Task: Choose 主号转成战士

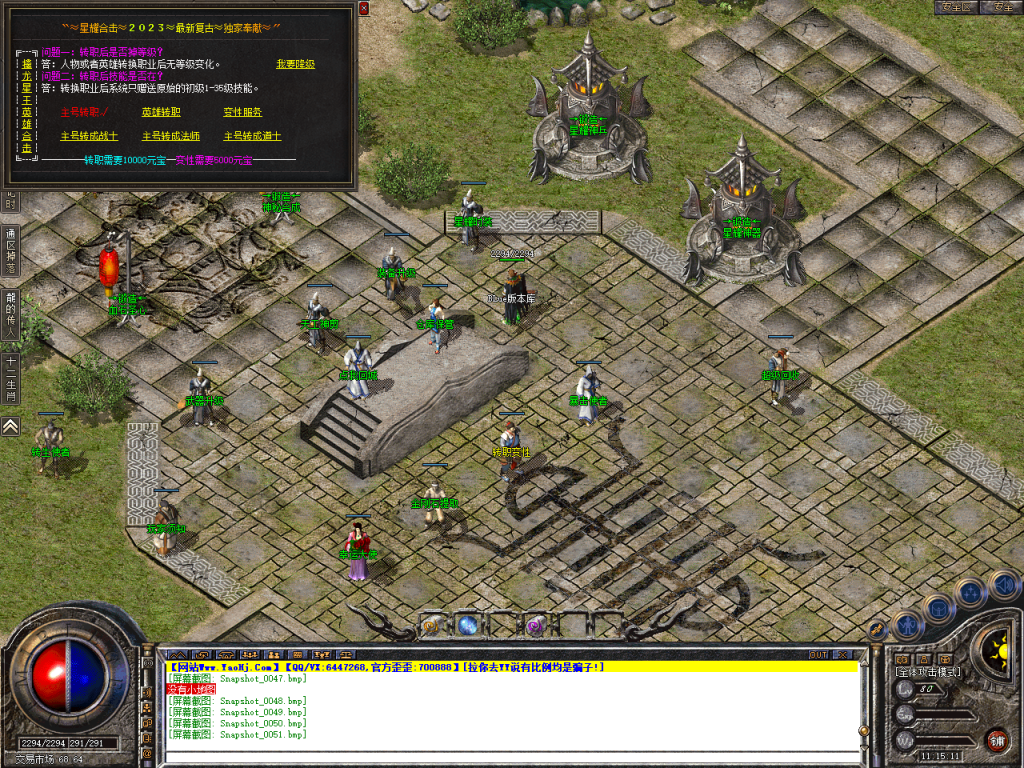Action: pos(89,136)
